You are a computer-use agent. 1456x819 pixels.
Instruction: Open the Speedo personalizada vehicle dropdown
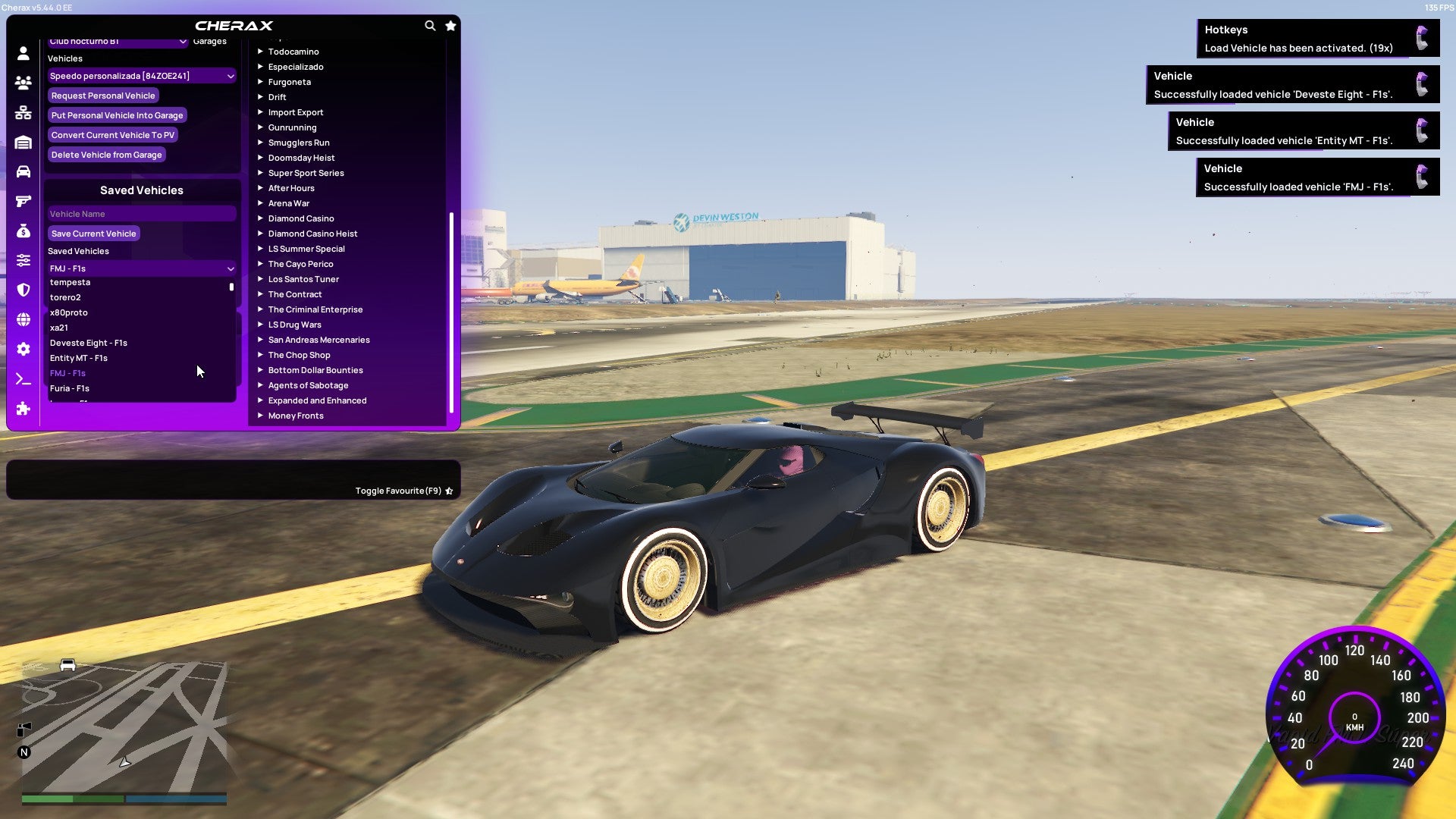coord(141,76)
